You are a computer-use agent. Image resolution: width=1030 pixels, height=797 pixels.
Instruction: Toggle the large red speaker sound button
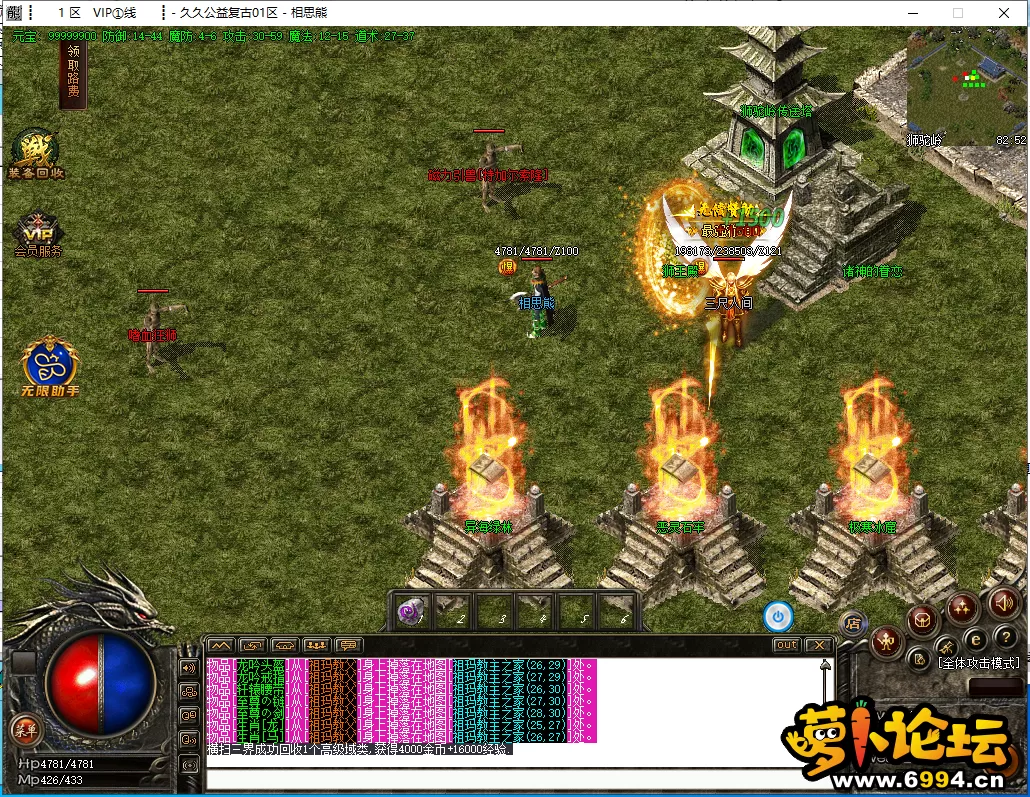point(1003,602)
